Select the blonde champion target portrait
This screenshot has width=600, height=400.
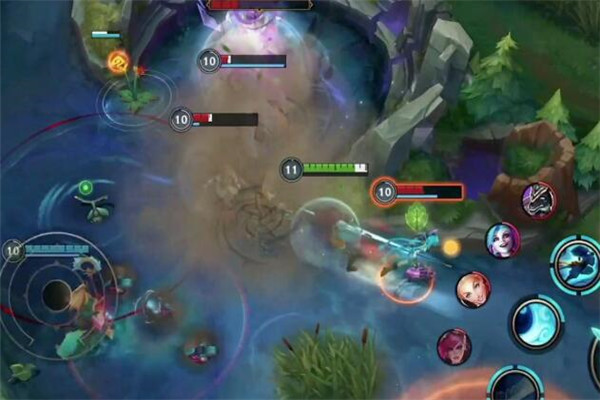tap(473, 290)
